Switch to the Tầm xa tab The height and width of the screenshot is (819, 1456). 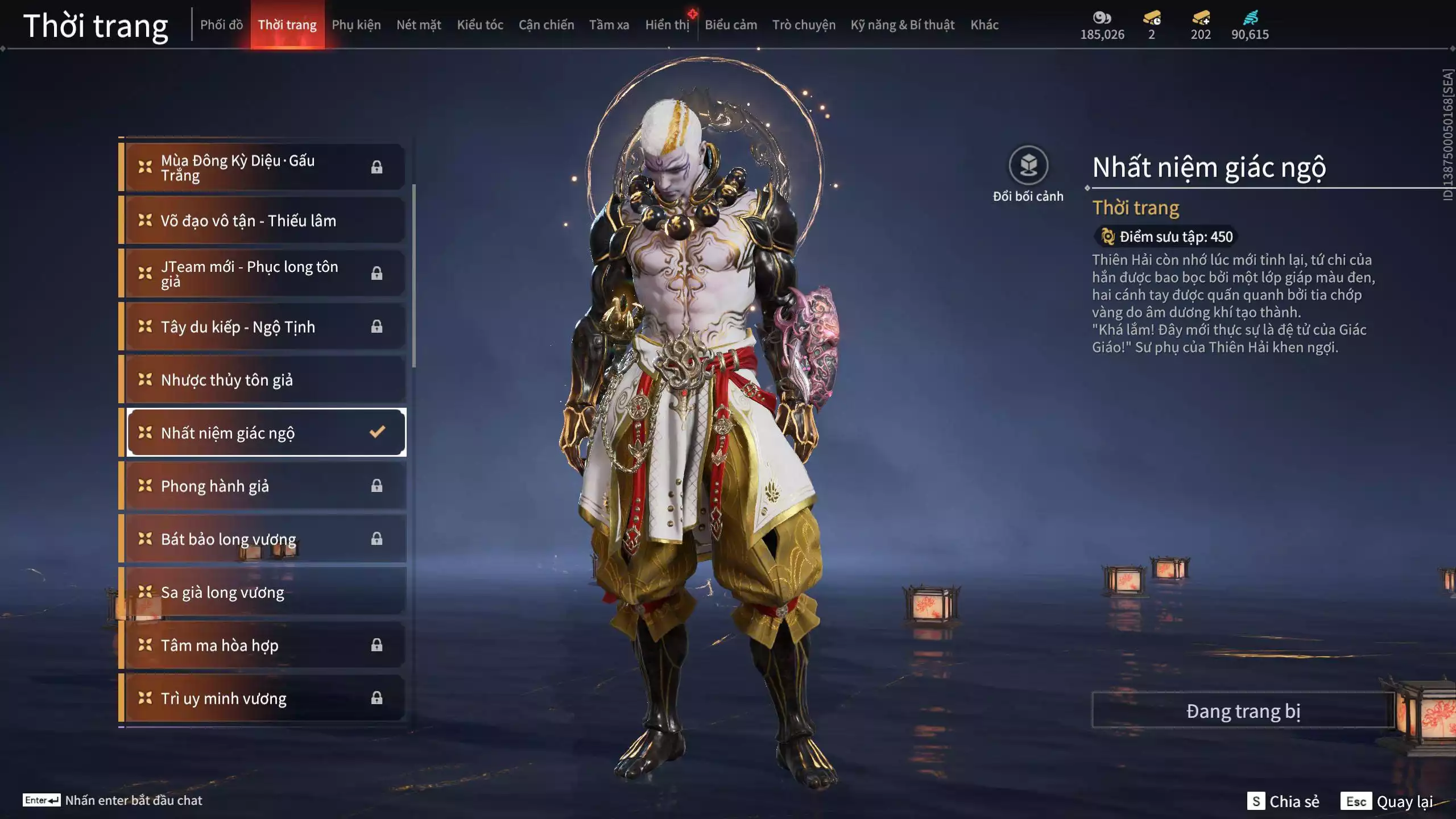609,25
